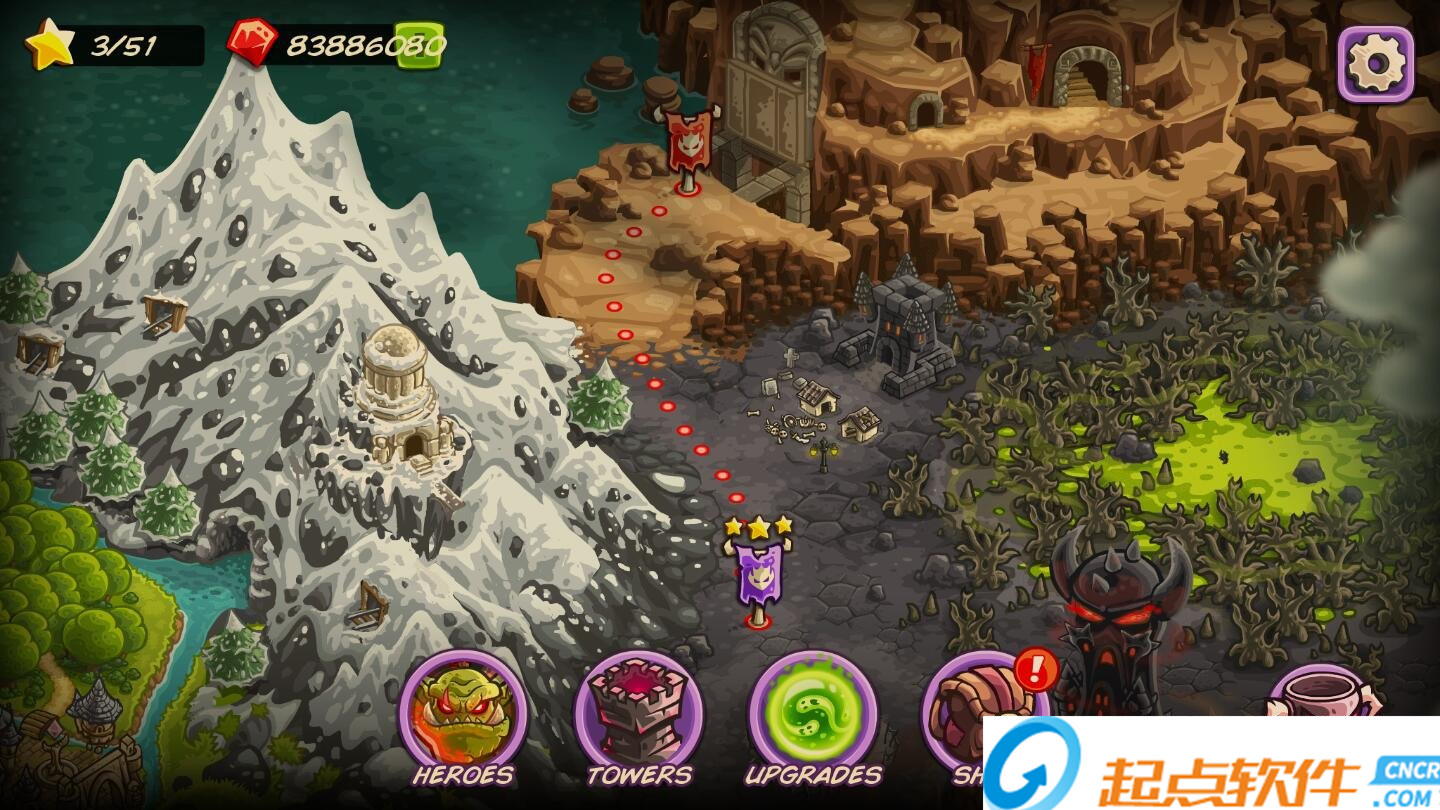
Task: Click the green plus to buy more gems
Action: tap(417, 44)
